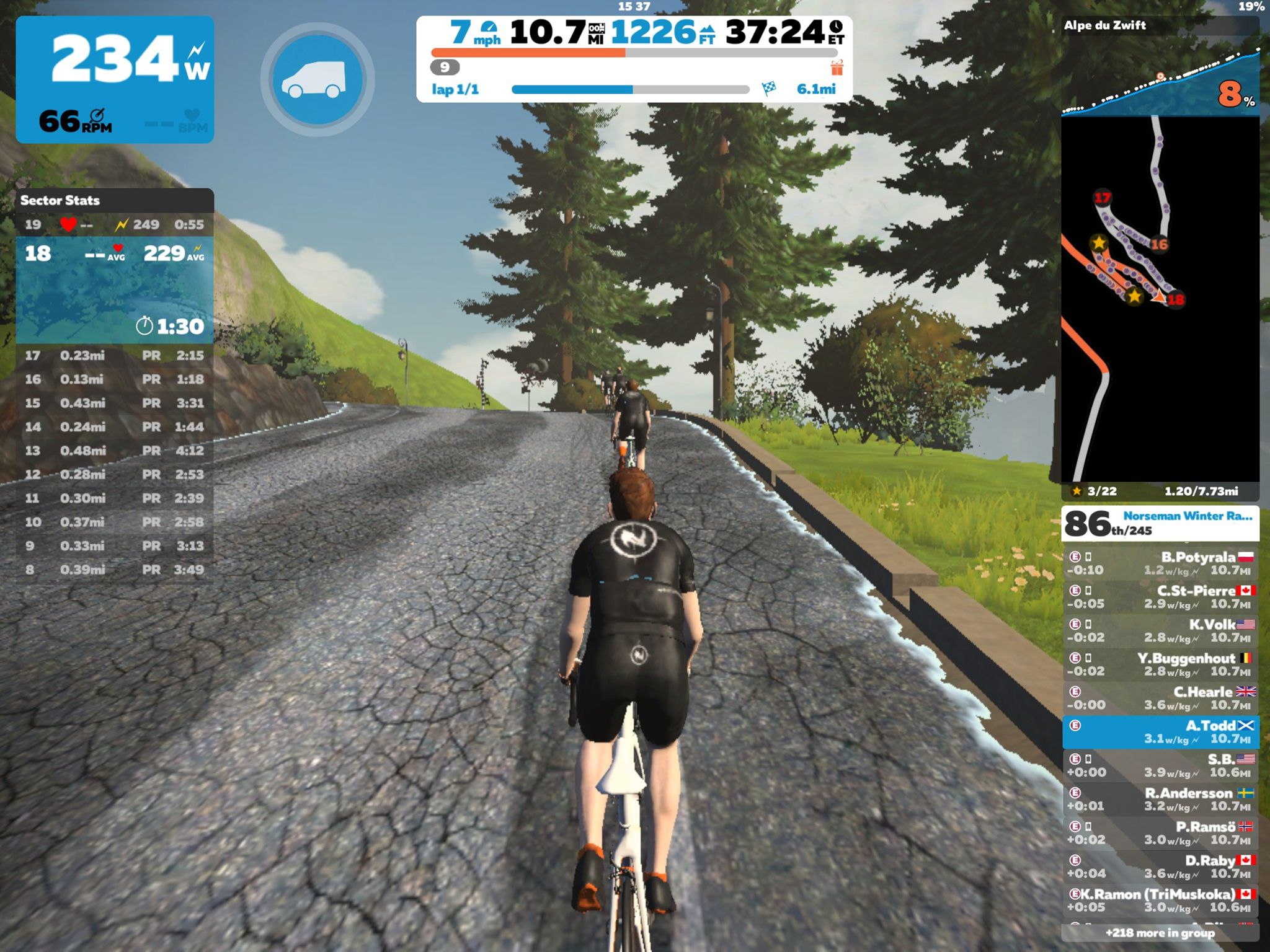Choose K.Volk from the rider list
This screenshot has width=1270, height=952.
(x=1160, y=630)
